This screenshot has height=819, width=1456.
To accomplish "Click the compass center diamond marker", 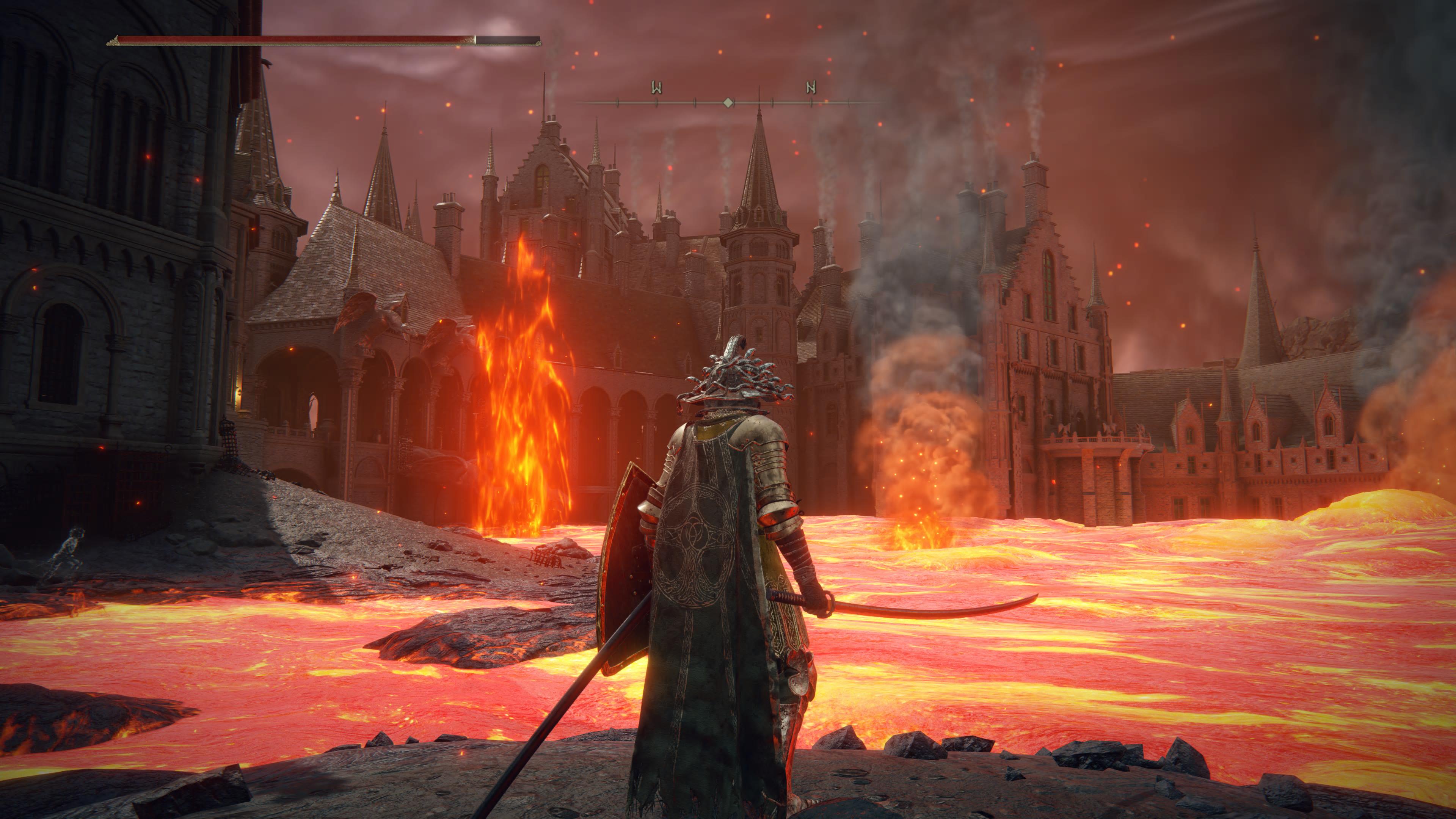I will pos(729,102).
